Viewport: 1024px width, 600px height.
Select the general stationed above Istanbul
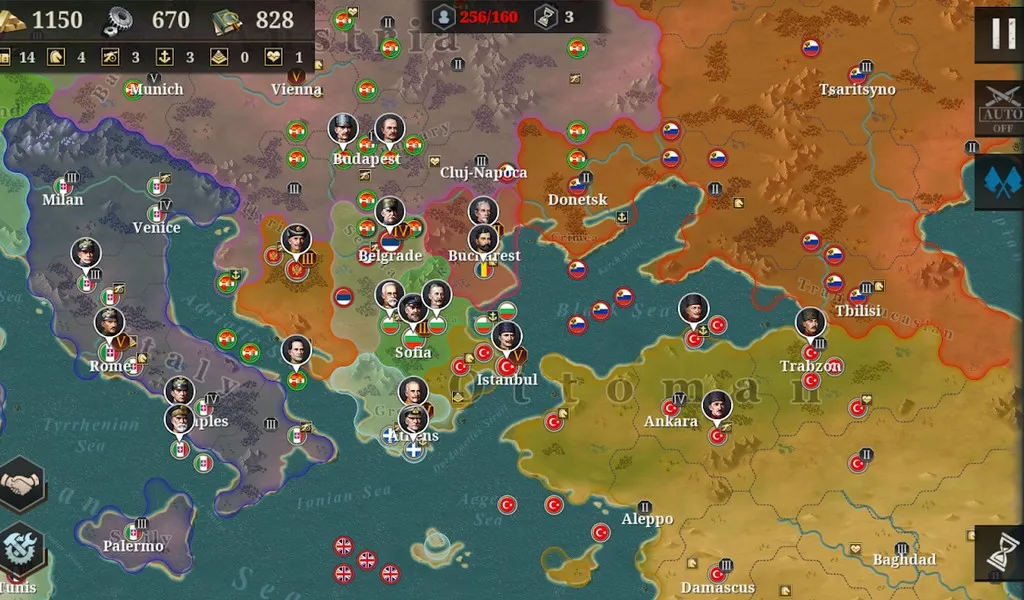tap(506, 337)
